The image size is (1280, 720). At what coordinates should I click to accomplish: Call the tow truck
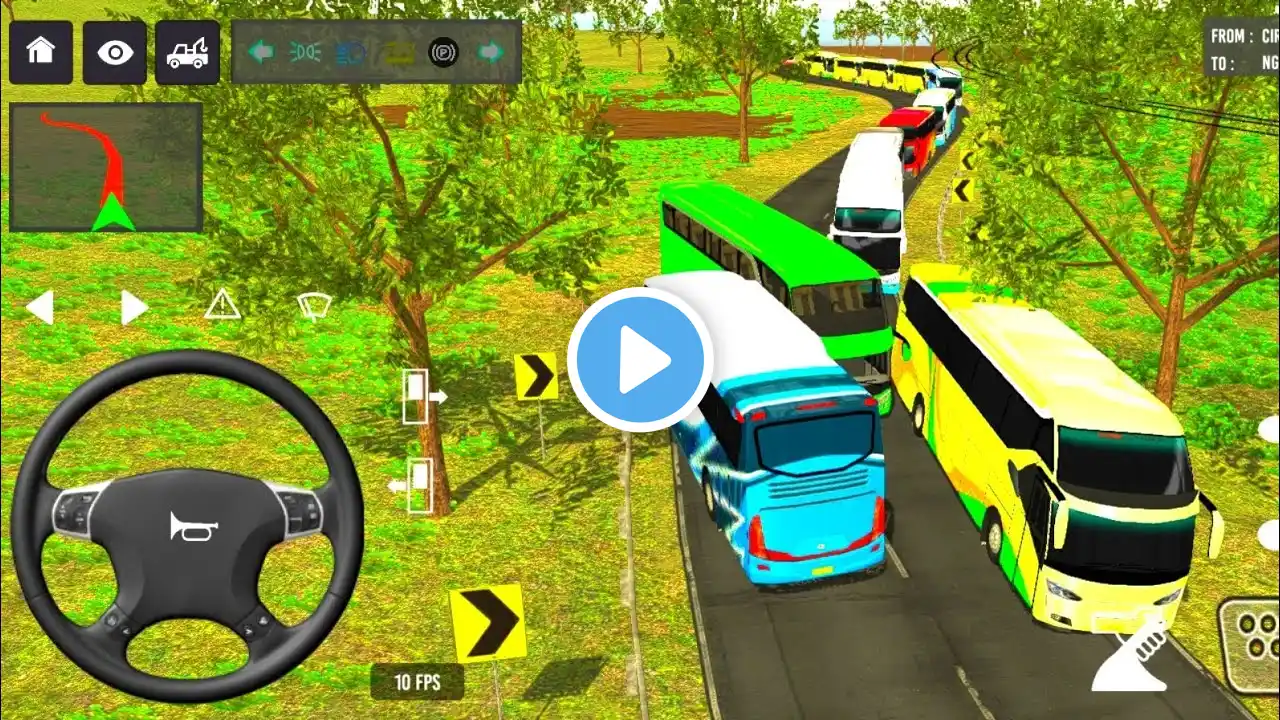pos(187,52)
